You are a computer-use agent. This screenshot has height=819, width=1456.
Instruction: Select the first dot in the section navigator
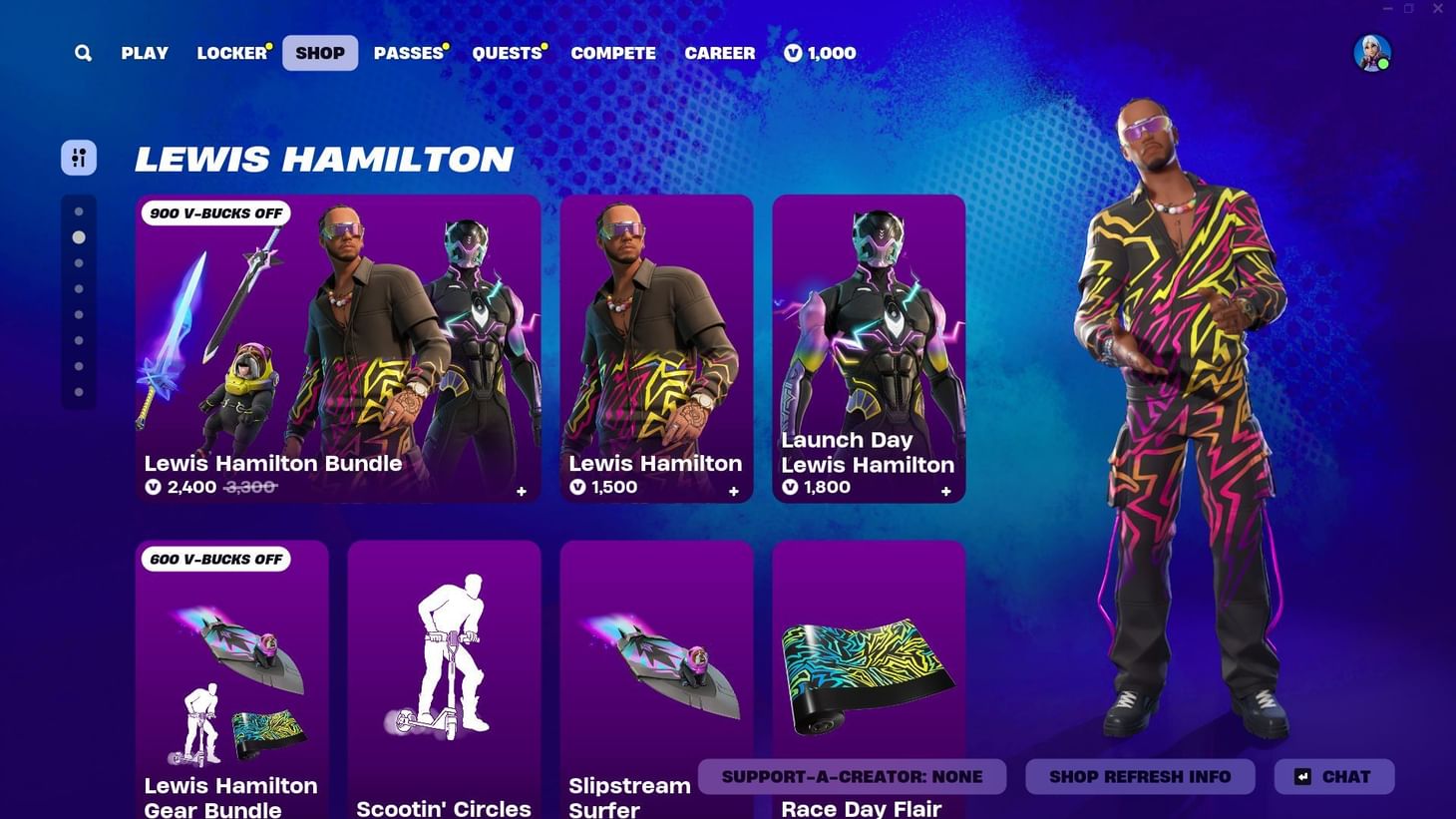pos(80,210)
